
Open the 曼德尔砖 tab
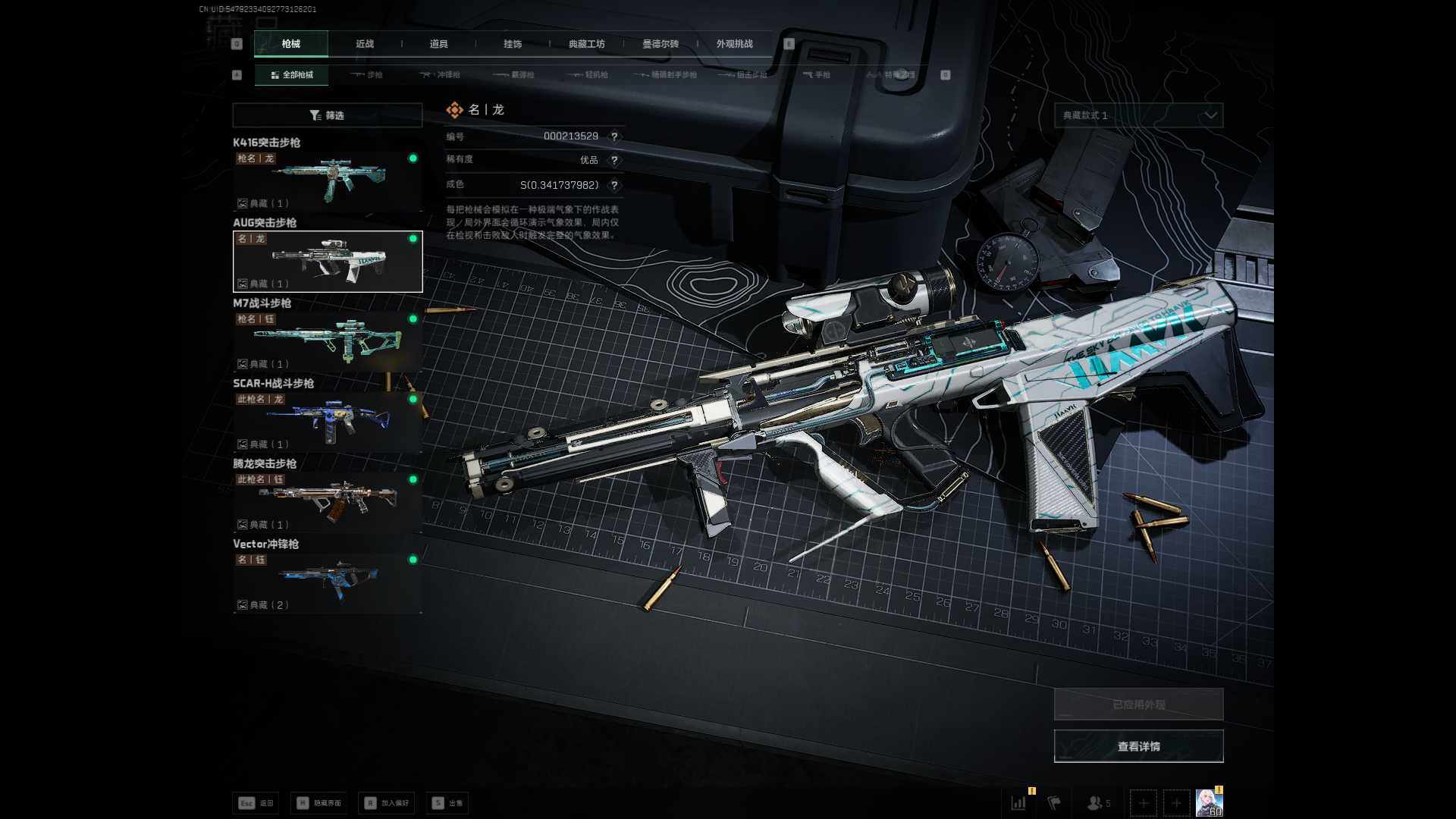(661, 44)
